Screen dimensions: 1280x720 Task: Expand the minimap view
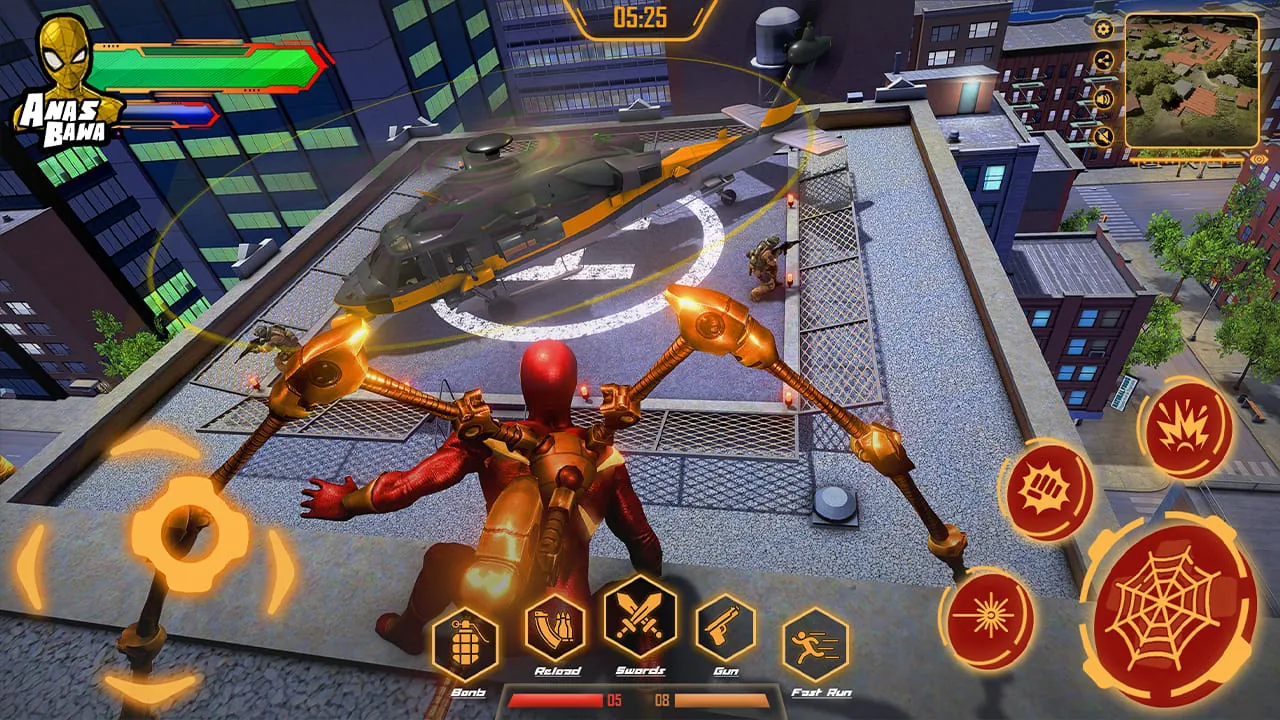pyautogui.click(x=1193, y=80)
